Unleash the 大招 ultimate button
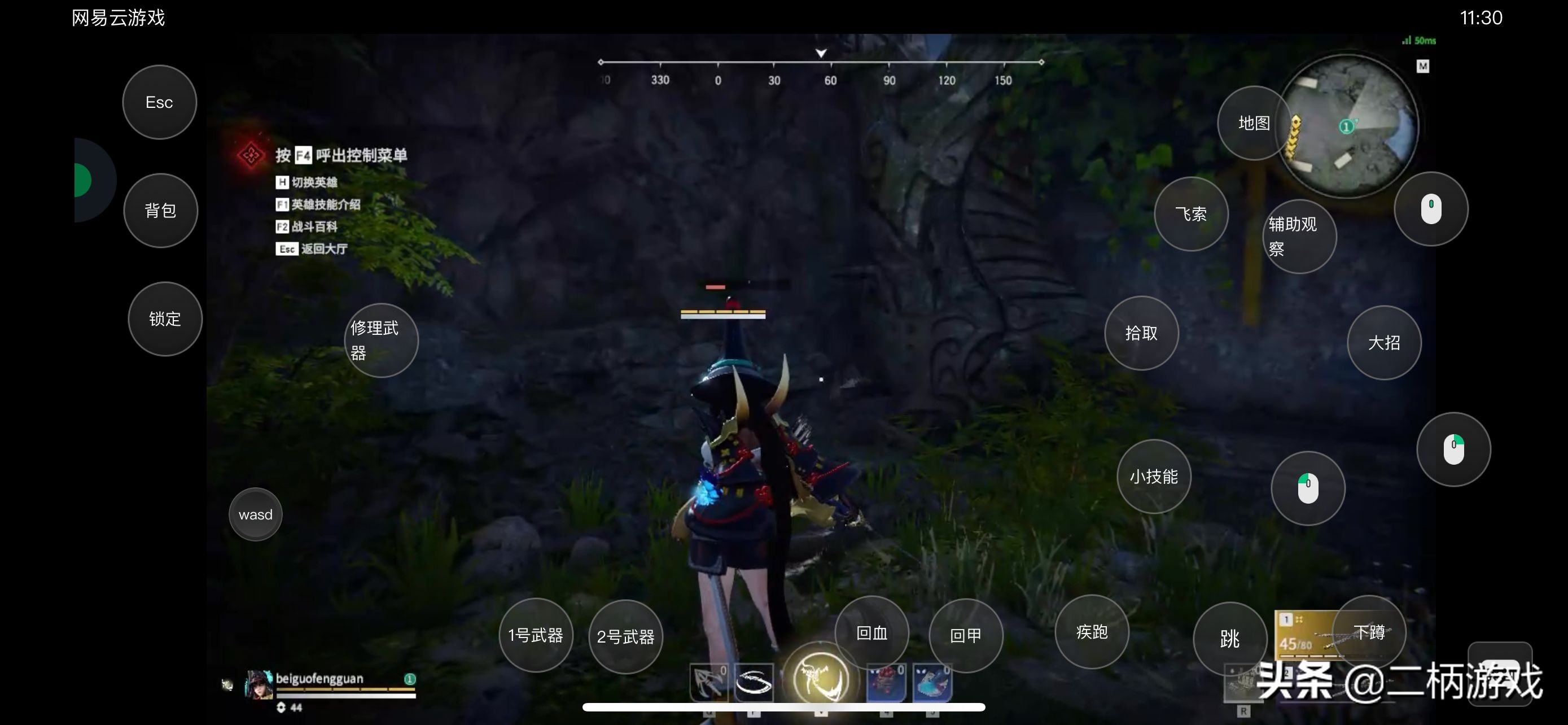Viewport: 1568px width, 725px height. pos(1383,343)
